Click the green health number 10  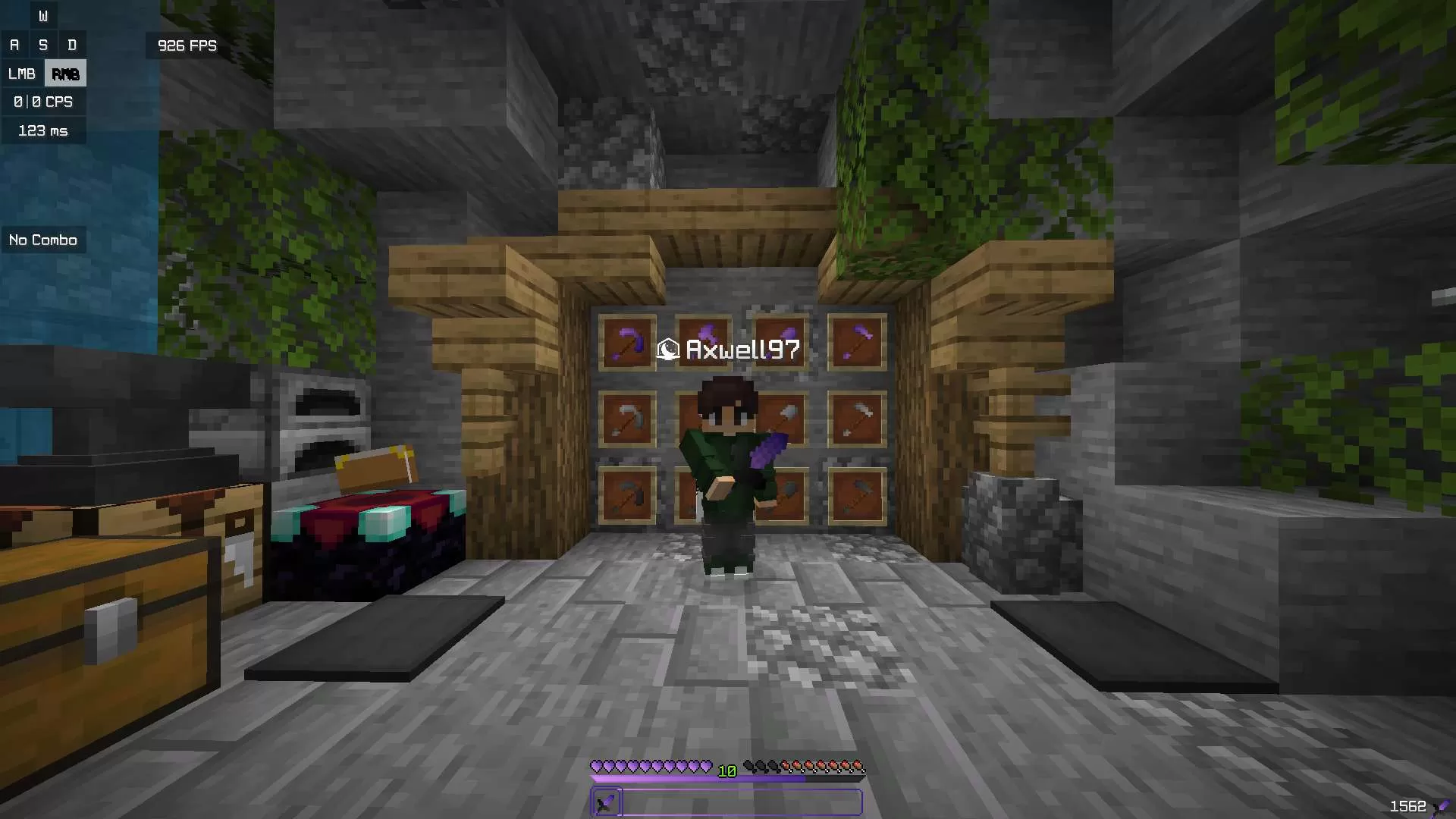[x=726, y=770]
